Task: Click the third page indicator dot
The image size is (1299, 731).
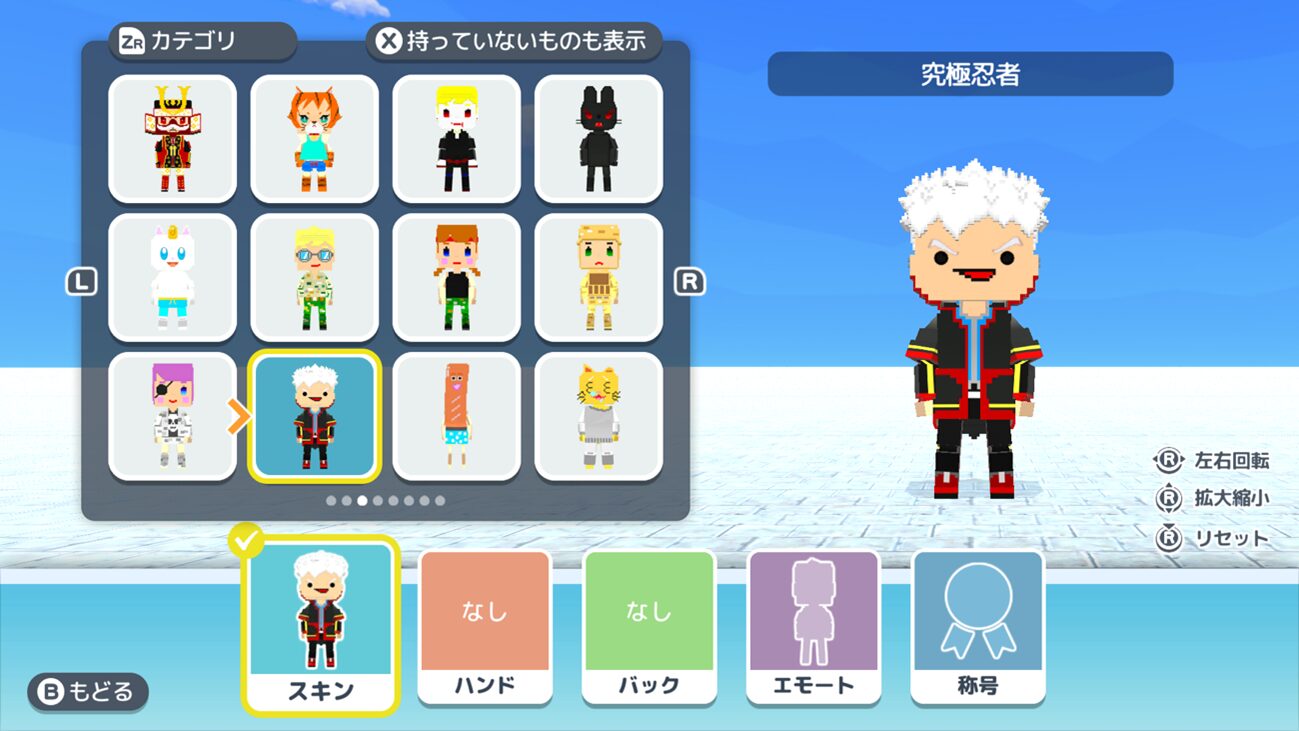Action: pos(362,498)
